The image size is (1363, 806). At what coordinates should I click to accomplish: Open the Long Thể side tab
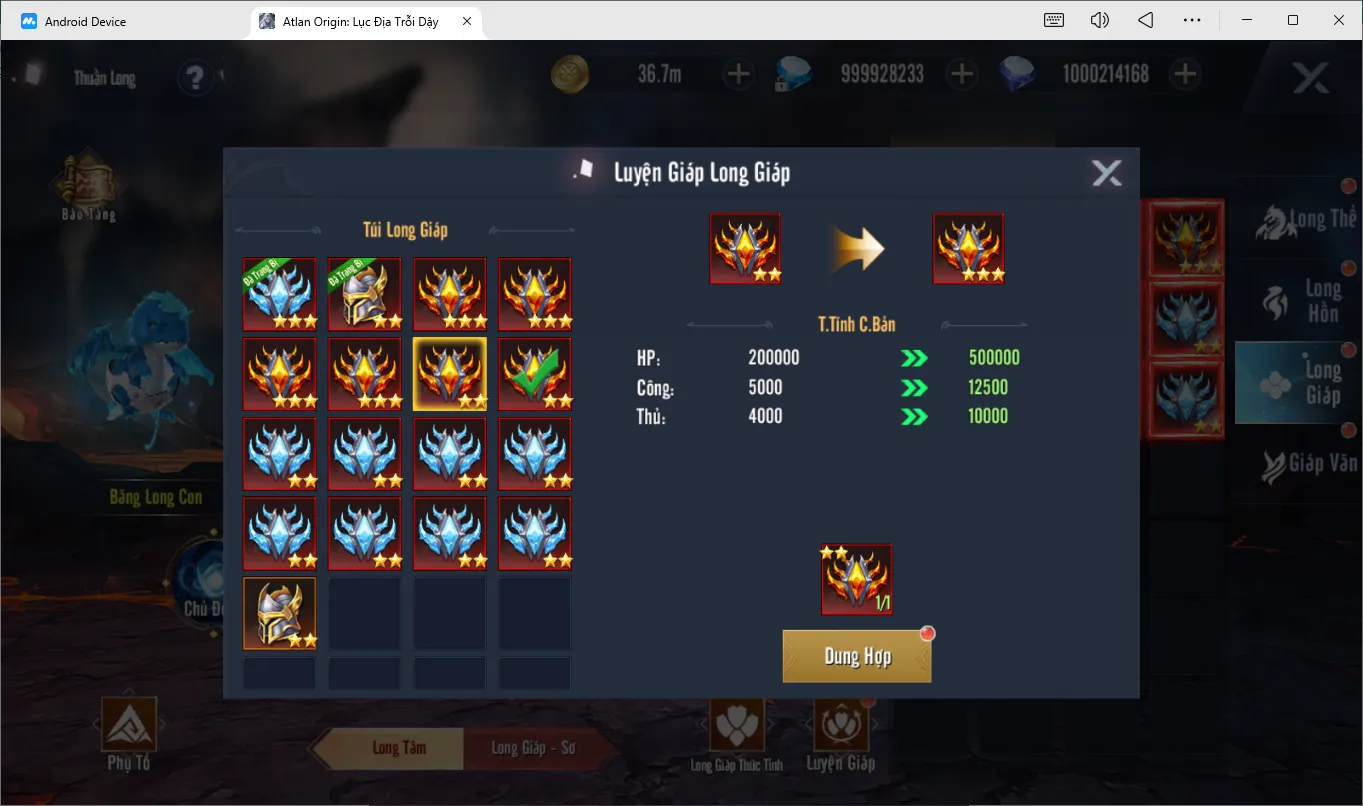coord(1297,221)
